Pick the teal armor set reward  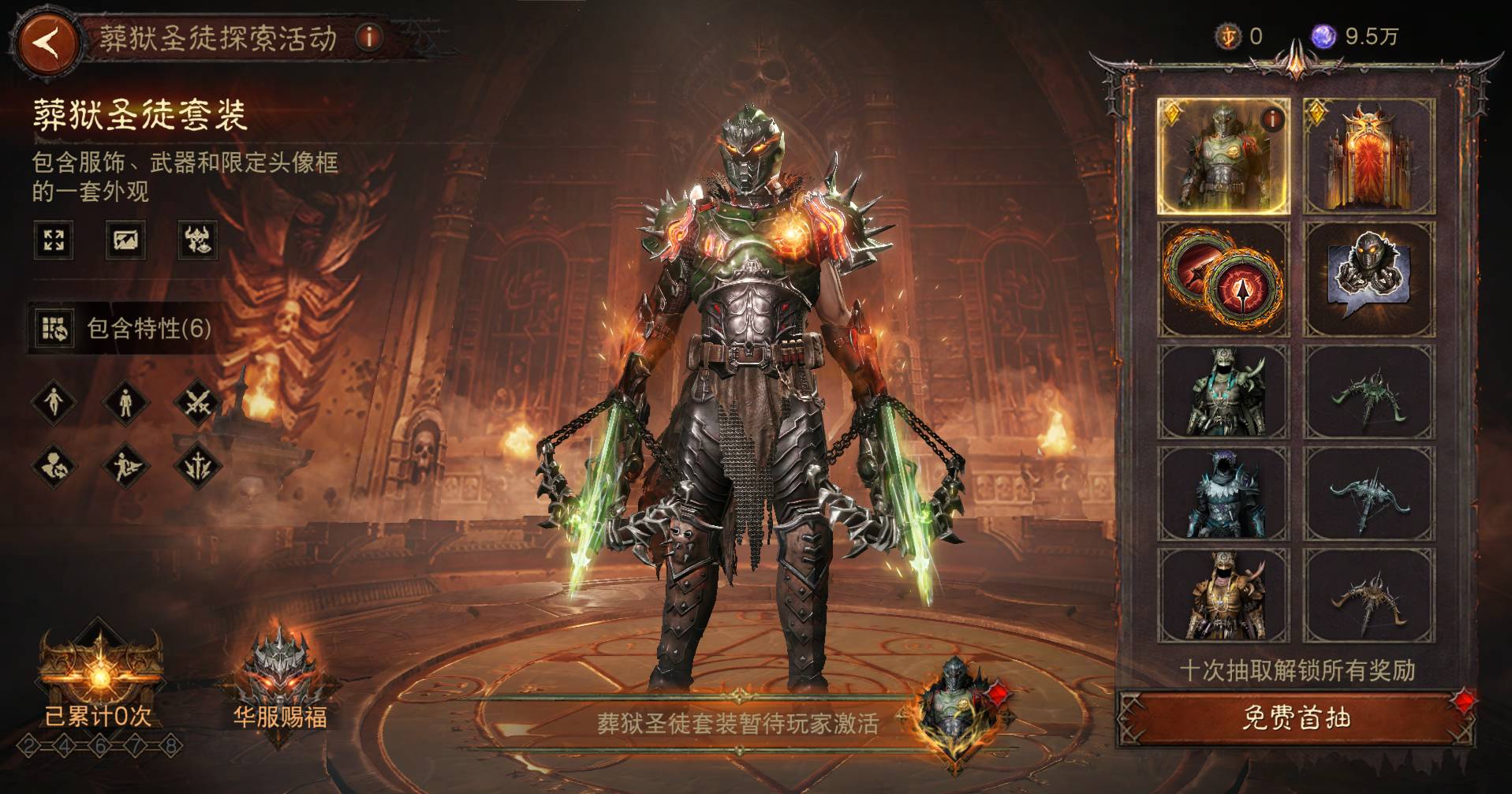click(1223, 393)
